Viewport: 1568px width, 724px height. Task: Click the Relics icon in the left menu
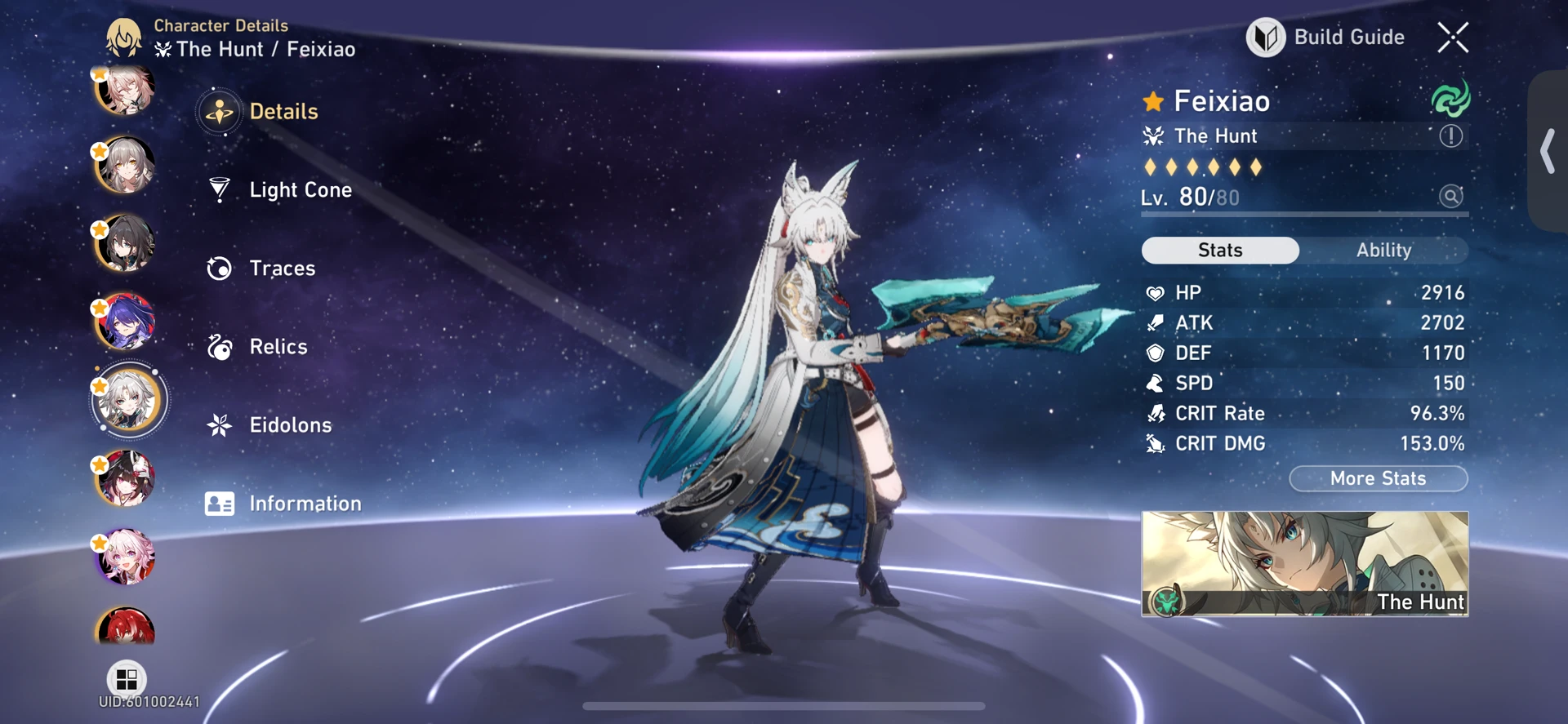pos(219,346)
